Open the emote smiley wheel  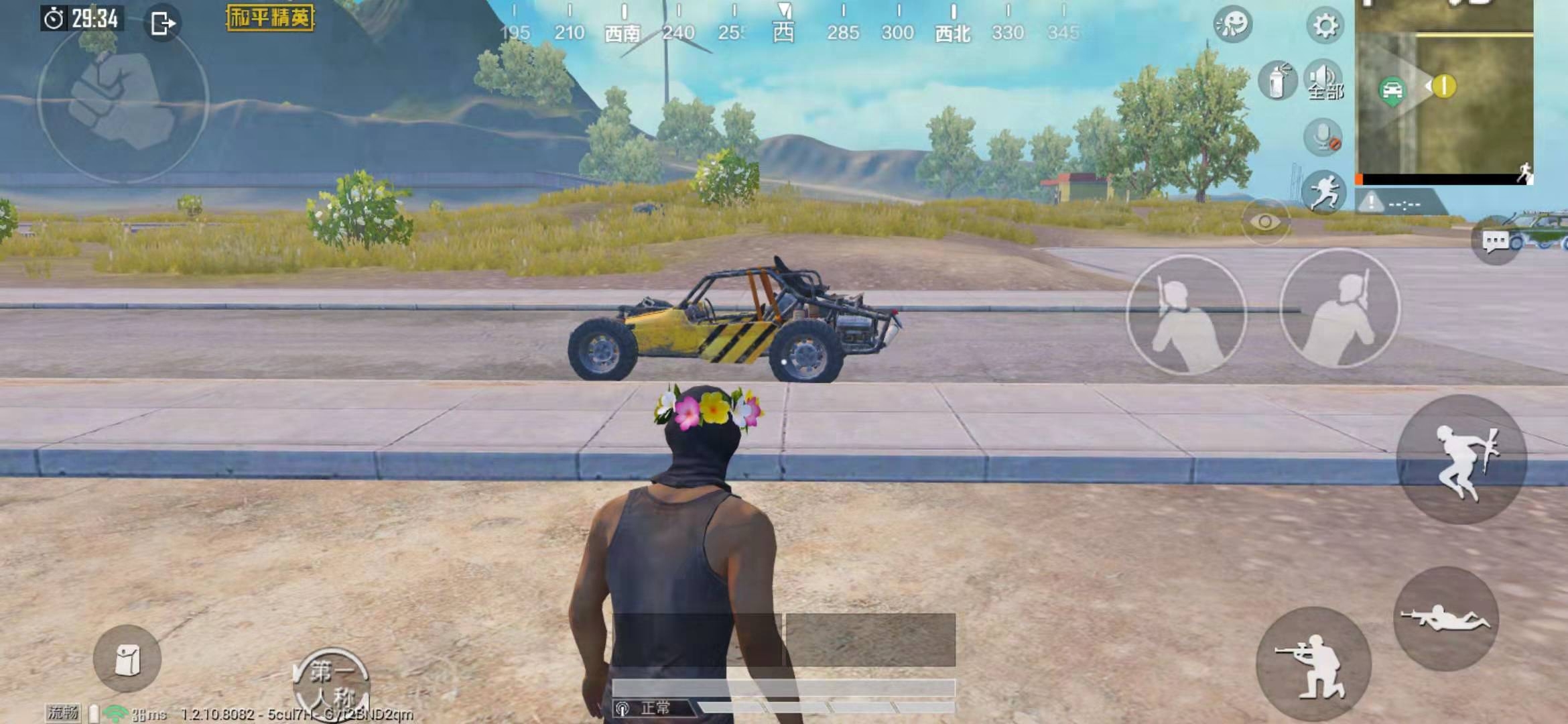click(1232, 24)
